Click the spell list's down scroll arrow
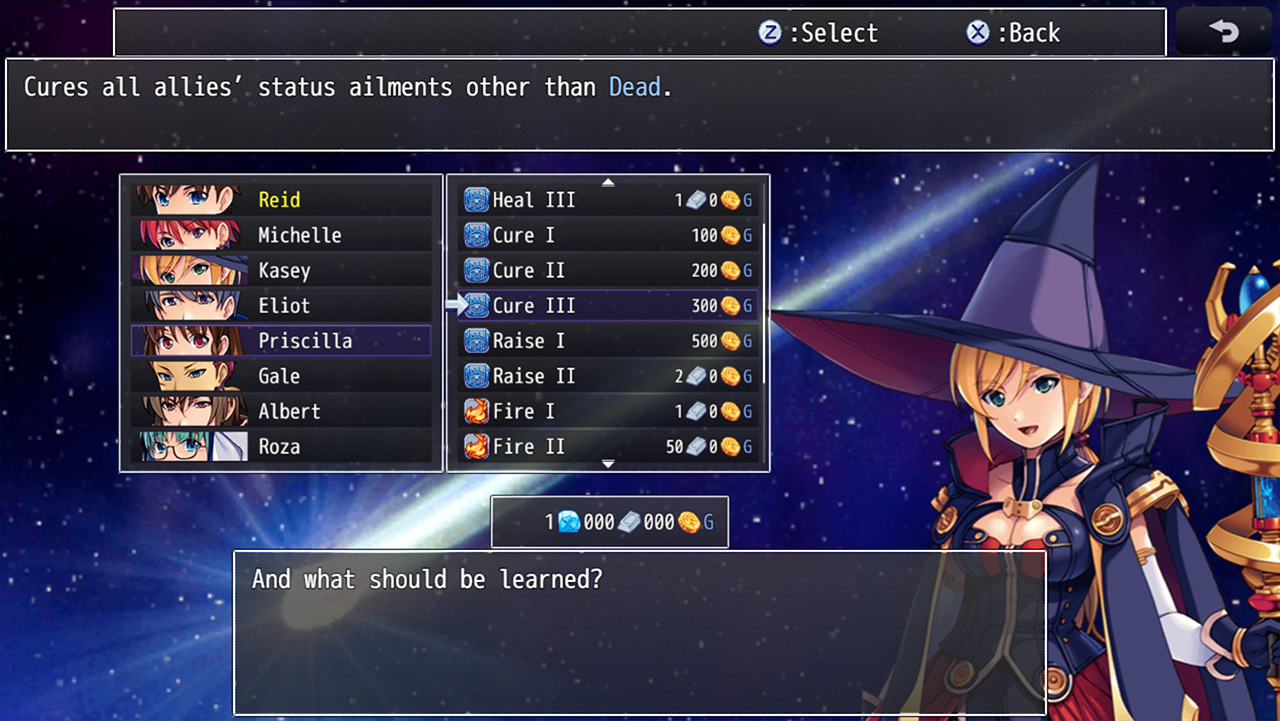Screen dimensions: 1280x721 tap(608, 464)
